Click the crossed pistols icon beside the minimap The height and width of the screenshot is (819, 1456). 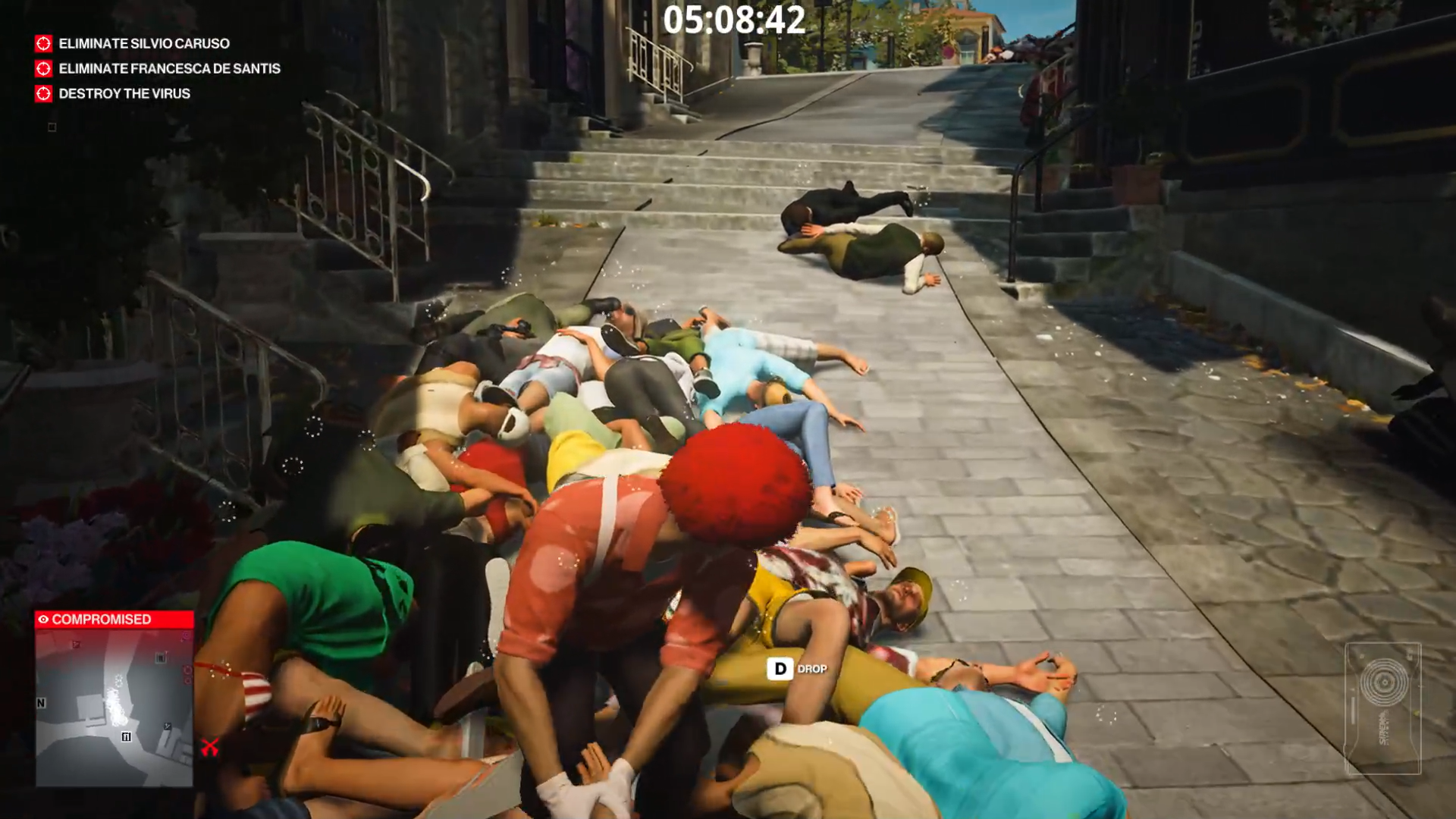[210, 746]
